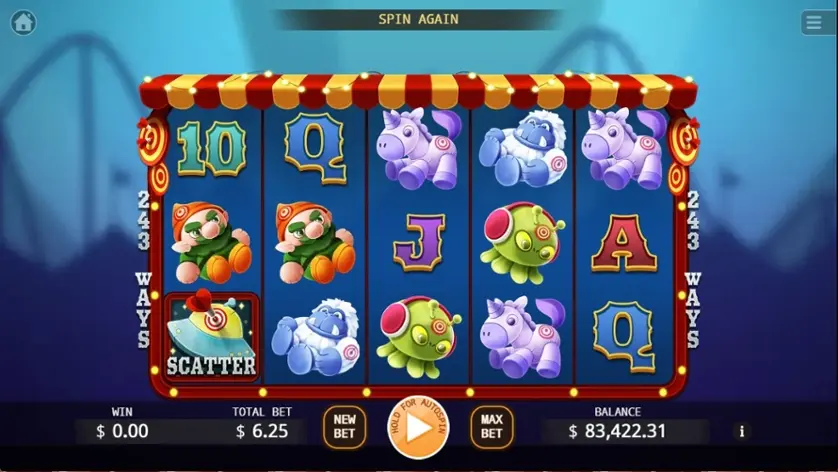This screenshot has width=838, height=472.
Task: Spin the reels with the play button
Action: click(x=418, y=428)
